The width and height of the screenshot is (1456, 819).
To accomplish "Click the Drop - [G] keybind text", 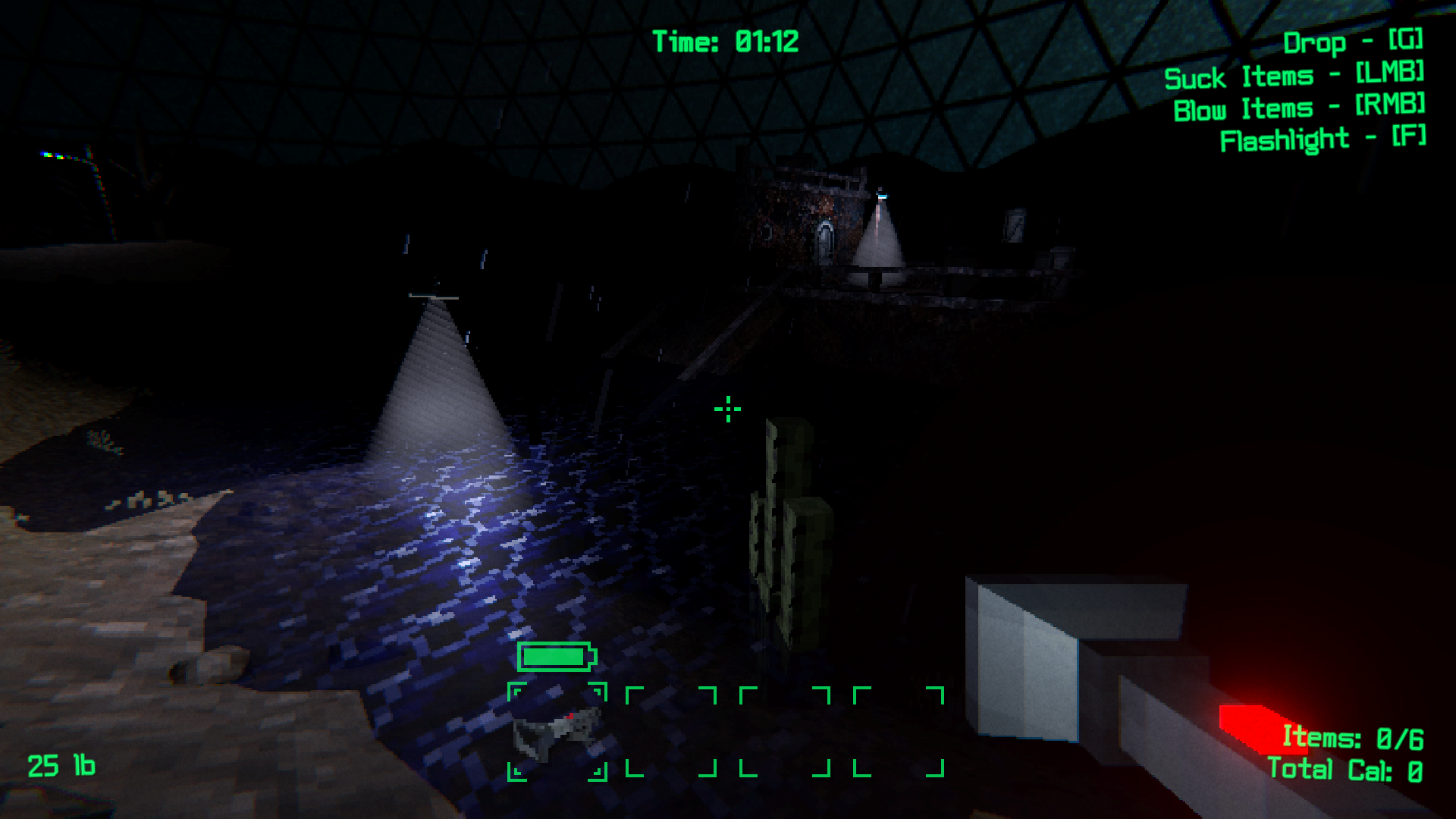I will pyautogui.click(x=1355, y=43).
